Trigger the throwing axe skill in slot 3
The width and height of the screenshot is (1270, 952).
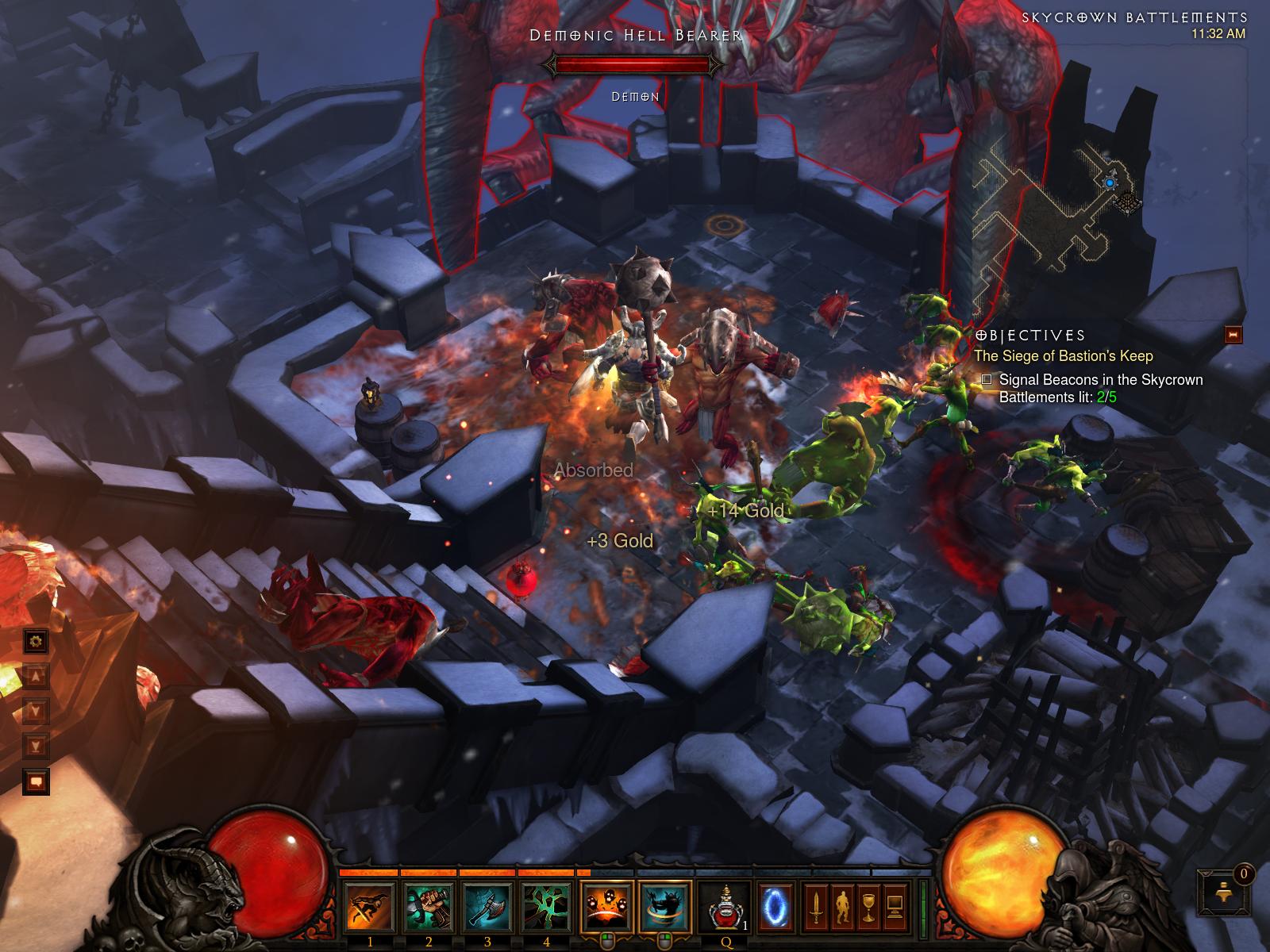click(488, 907)
